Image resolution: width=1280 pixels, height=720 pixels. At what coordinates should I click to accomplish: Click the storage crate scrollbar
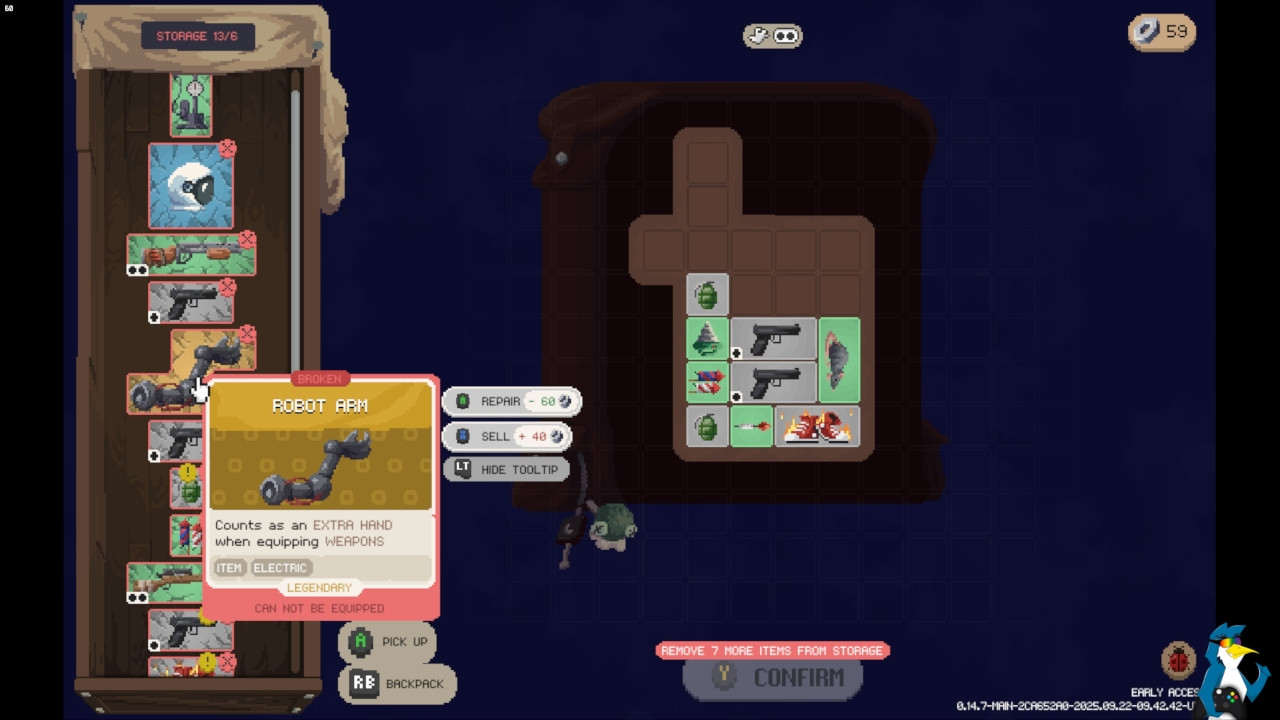(295, 230)
